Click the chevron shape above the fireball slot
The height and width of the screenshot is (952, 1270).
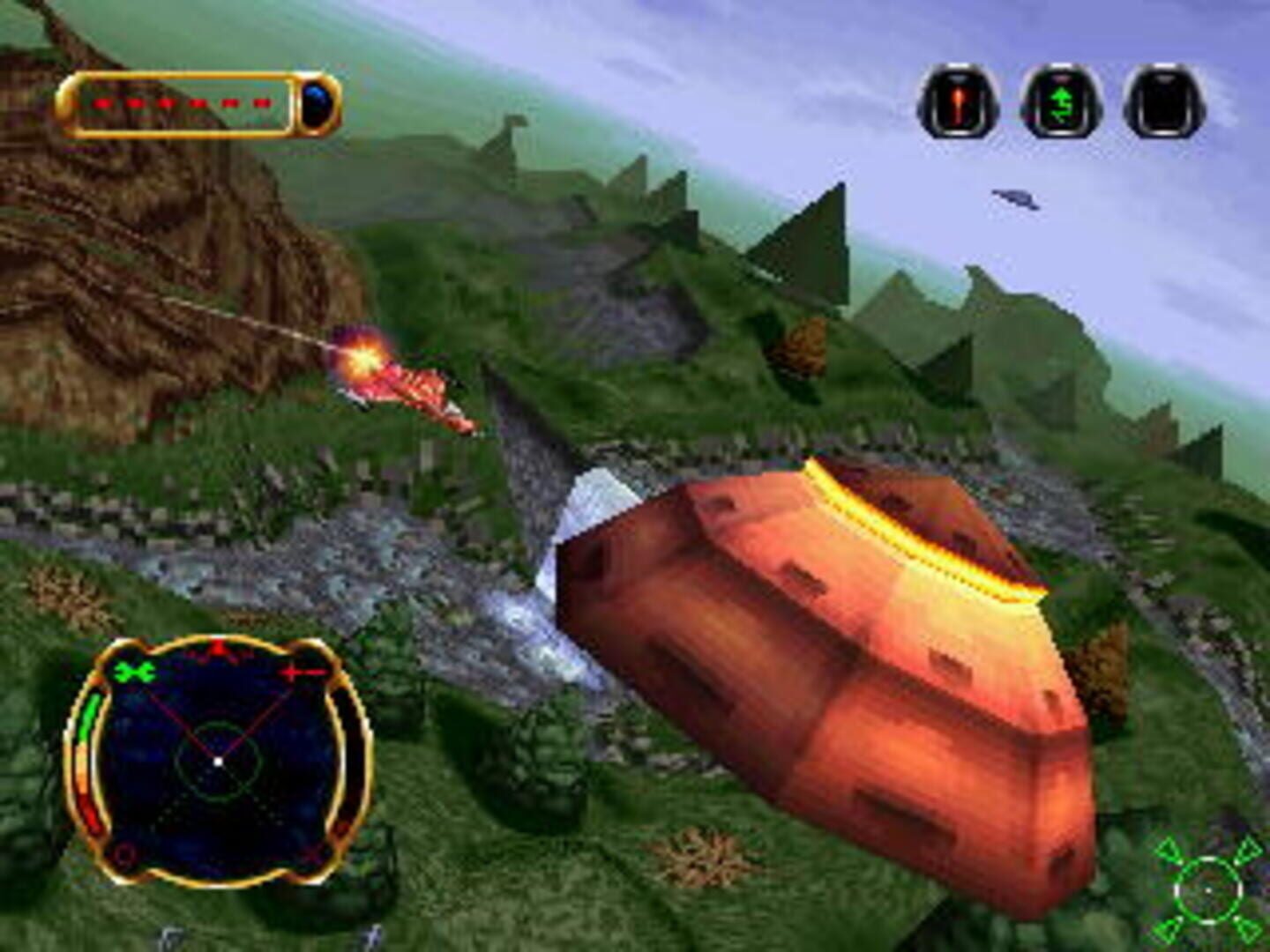(957, 79)
